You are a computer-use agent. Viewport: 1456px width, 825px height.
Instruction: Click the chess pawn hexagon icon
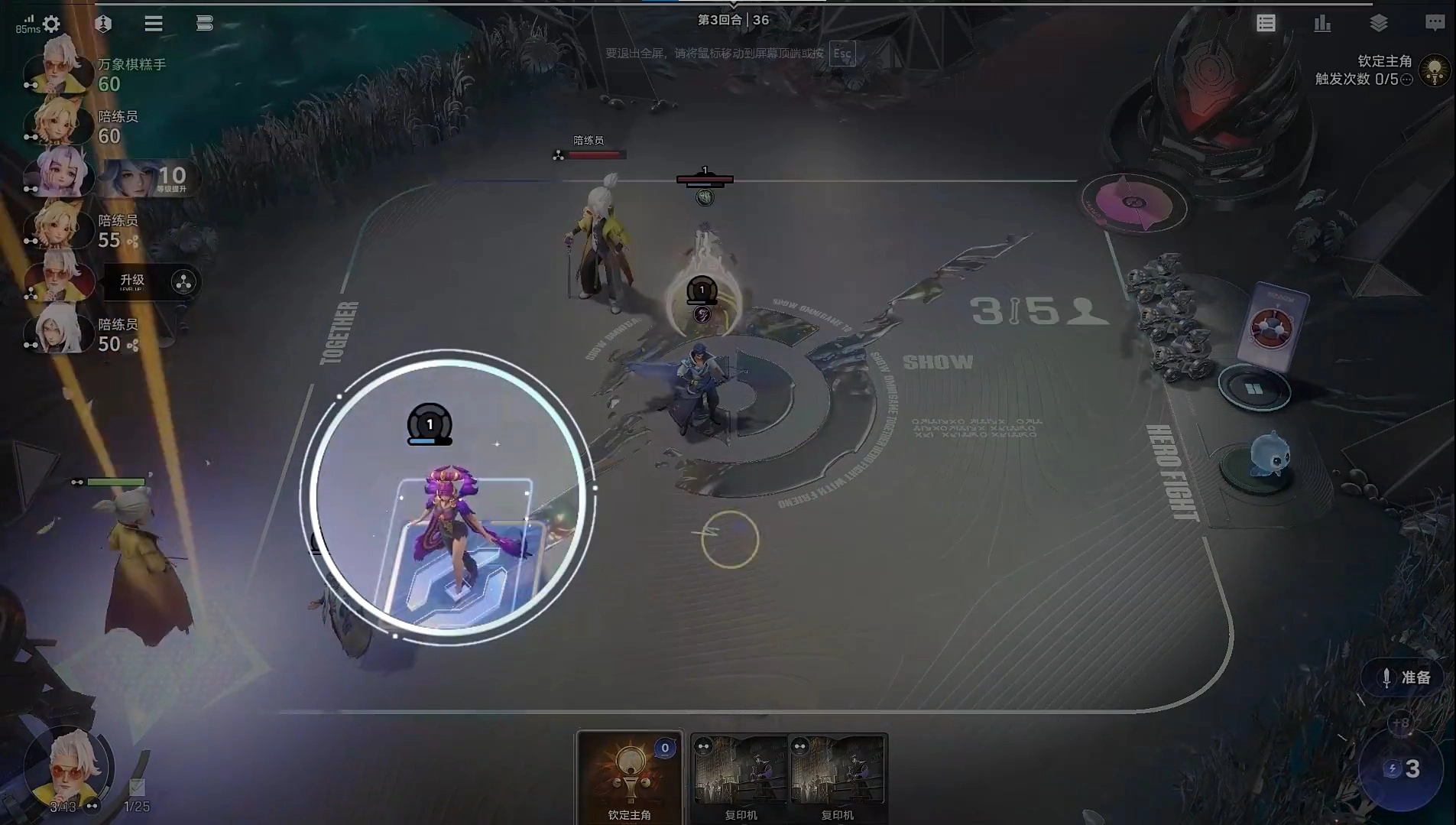click(103, 24)
